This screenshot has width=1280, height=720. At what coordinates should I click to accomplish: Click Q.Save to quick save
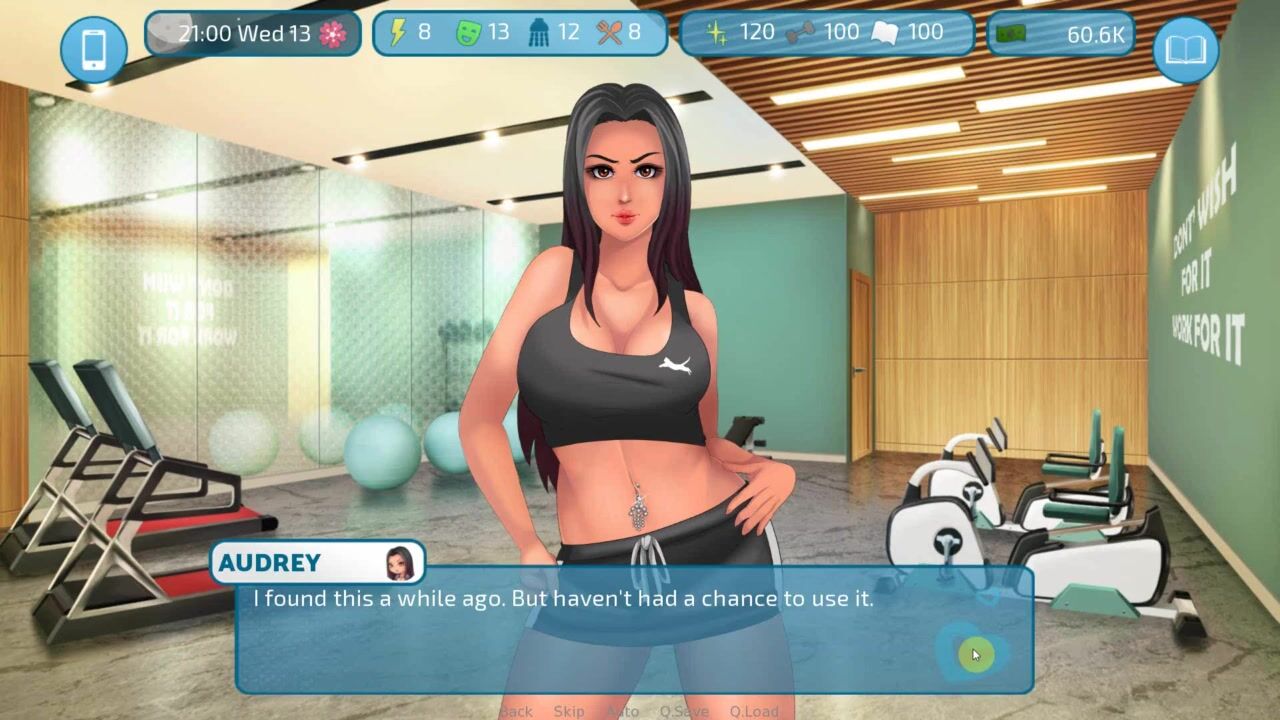pyautogui.click(x=684, y=711)
